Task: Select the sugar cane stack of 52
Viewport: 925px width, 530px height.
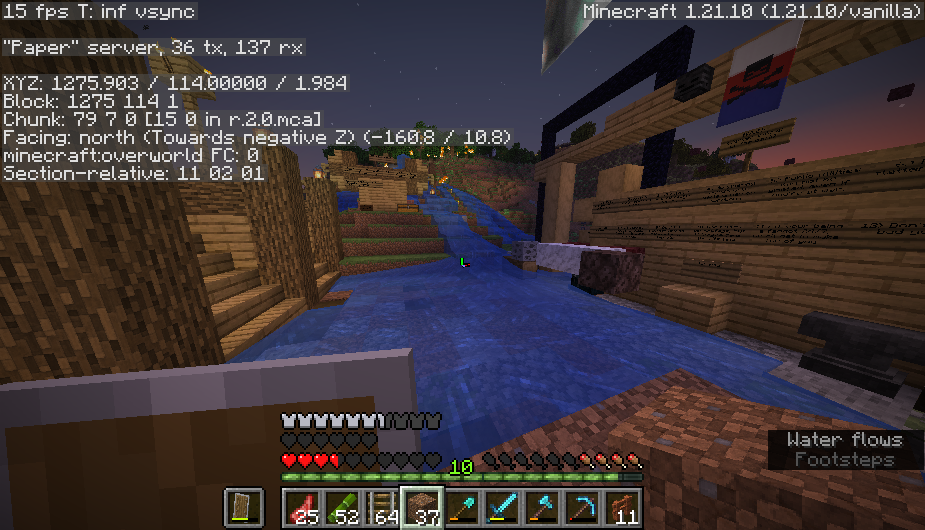Action: [x=341, y=508]
